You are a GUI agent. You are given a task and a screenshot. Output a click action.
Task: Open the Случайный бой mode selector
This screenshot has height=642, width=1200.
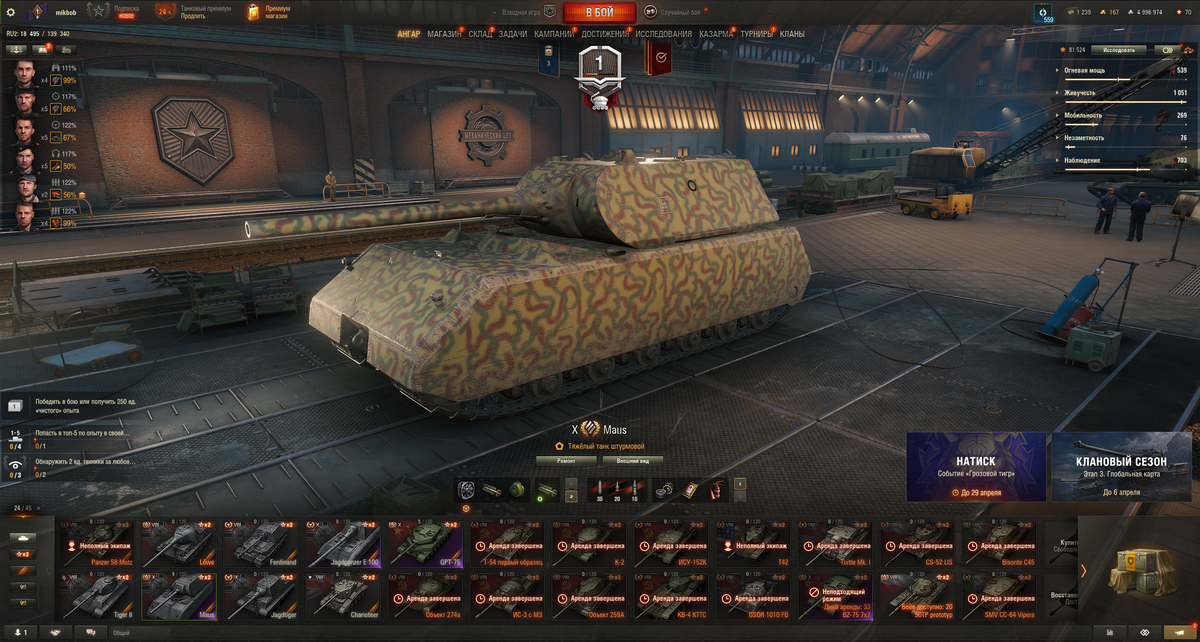pyautogui.click(x=676, y=12)
